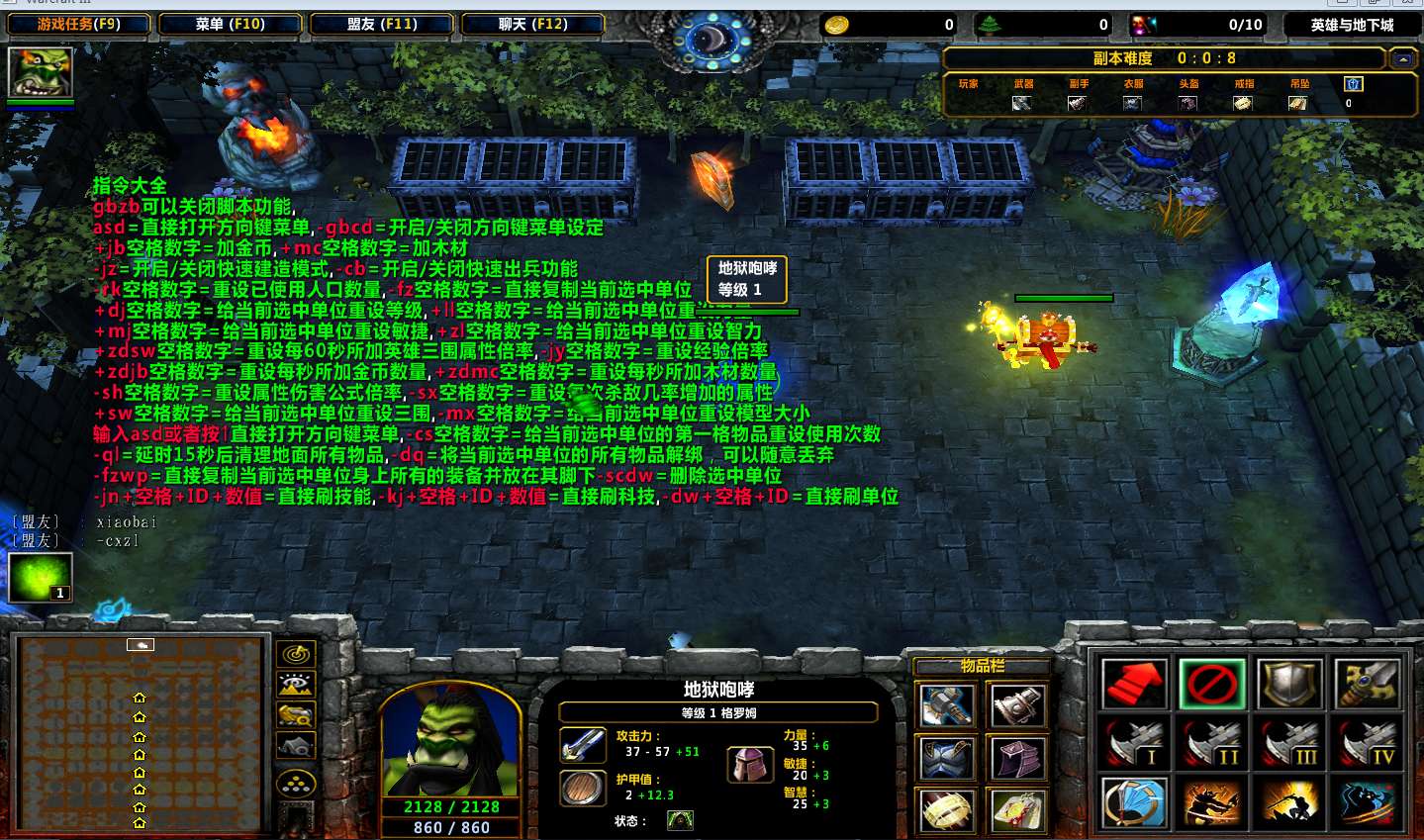
Task: Click the red arrow move command
Action: tap(1133, 684)
